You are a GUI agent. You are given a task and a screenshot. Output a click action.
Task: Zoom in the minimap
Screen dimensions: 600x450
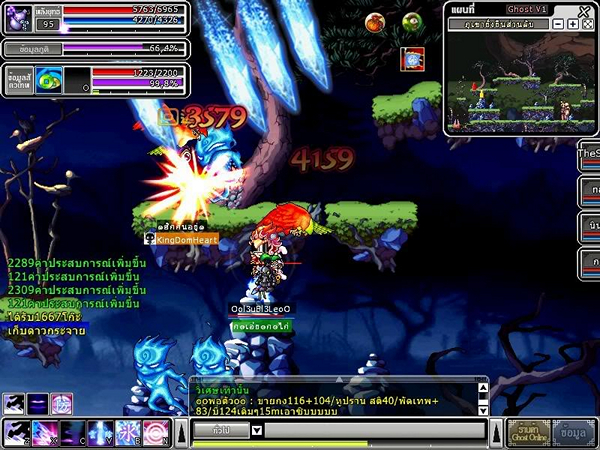pos(573,24)
